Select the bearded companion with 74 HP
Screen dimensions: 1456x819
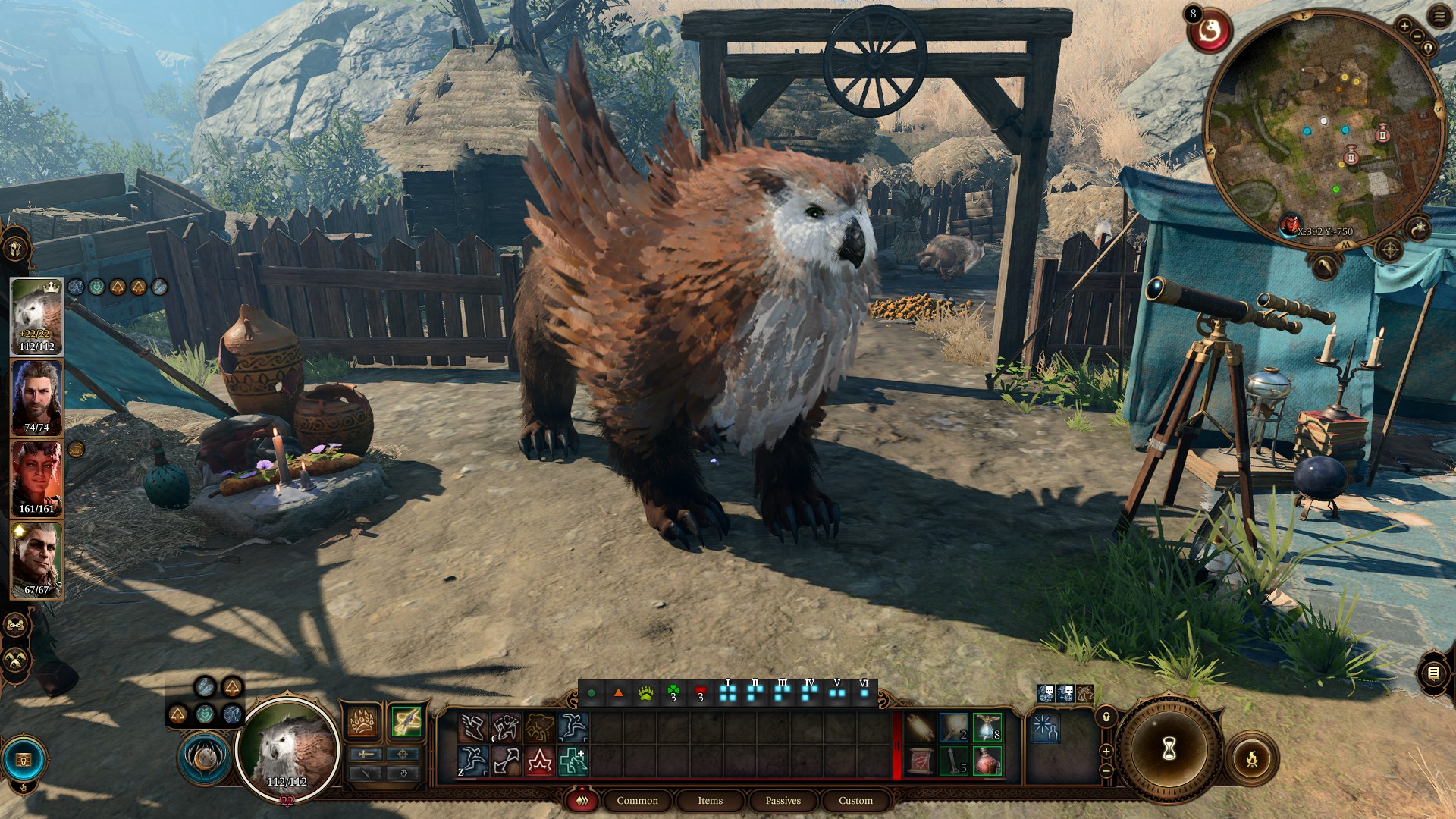point(36,397)
